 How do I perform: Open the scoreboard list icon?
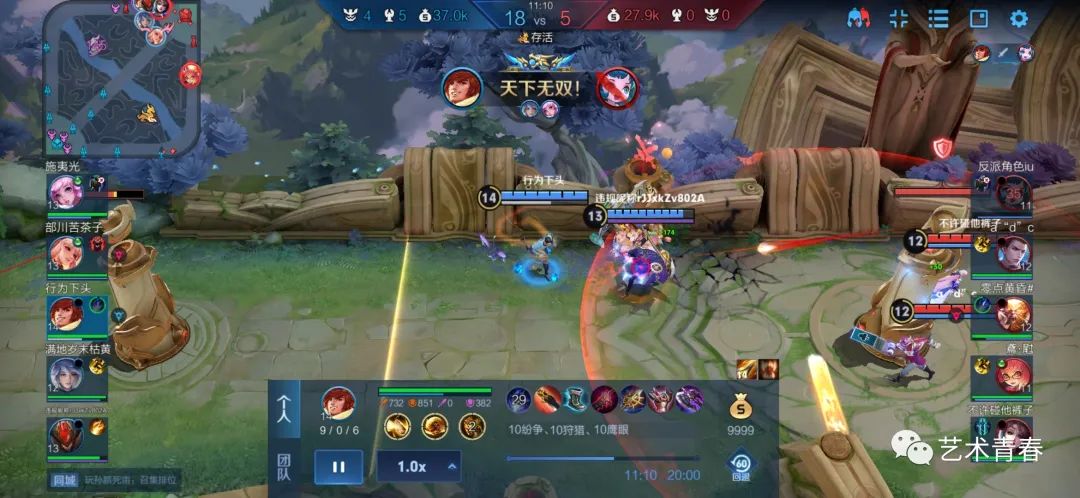[x=938, y=18]
